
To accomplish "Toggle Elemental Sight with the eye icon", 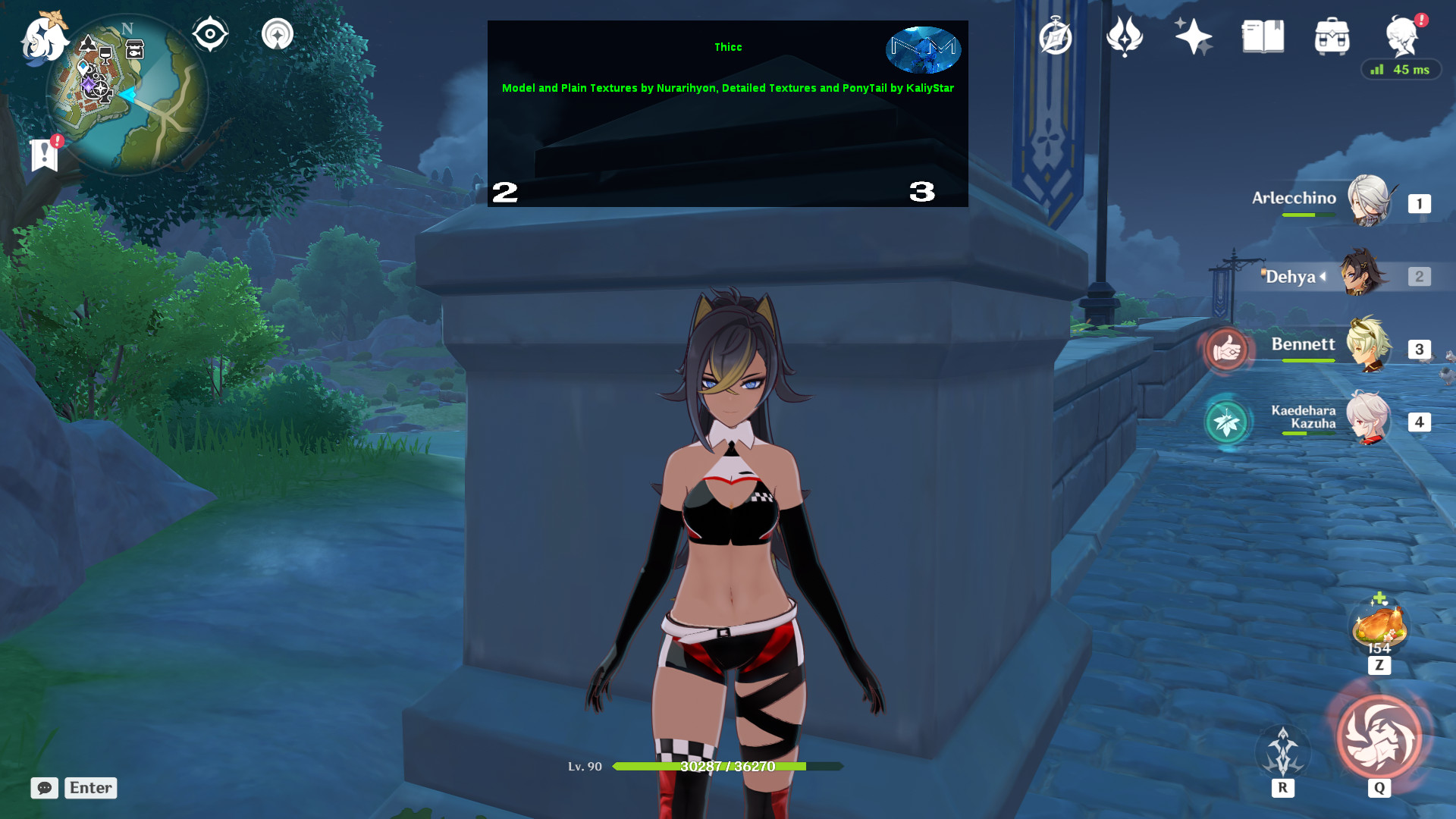I will [x=210, y=33].
